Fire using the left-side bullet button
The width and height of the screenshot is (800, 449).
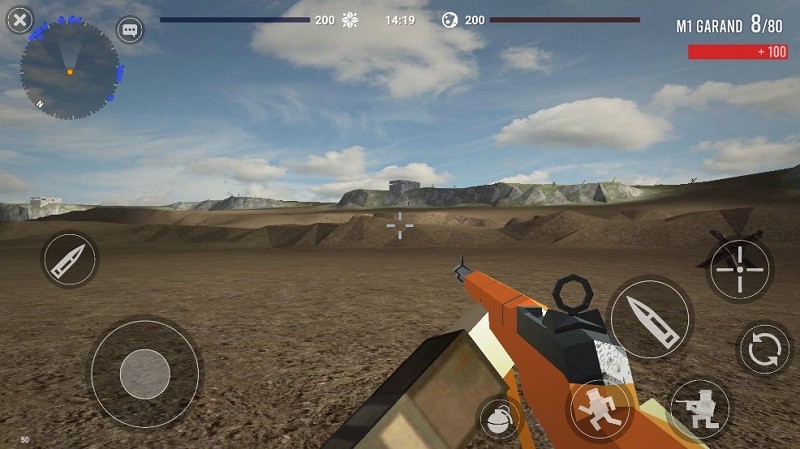[x=70, y=260]
